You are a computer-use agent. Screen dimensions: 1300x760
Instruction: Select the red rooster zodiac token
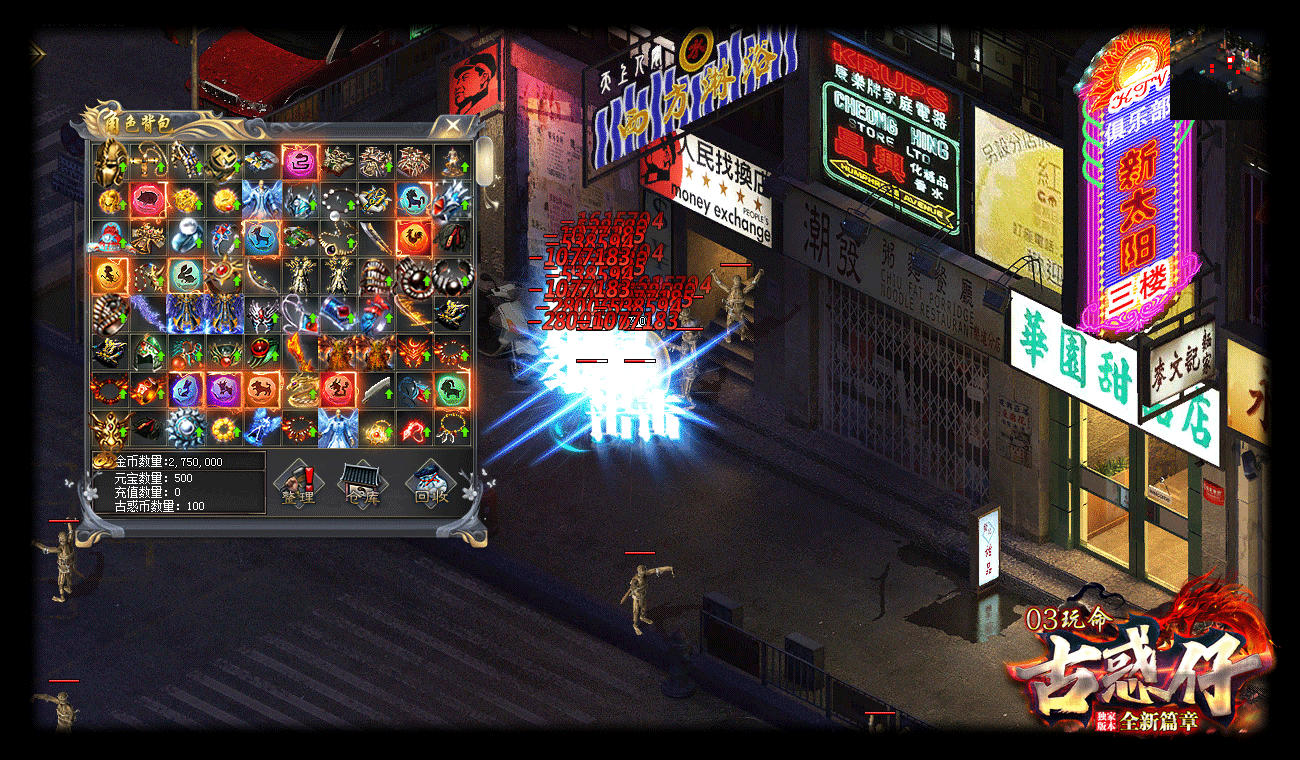(413, 236)
